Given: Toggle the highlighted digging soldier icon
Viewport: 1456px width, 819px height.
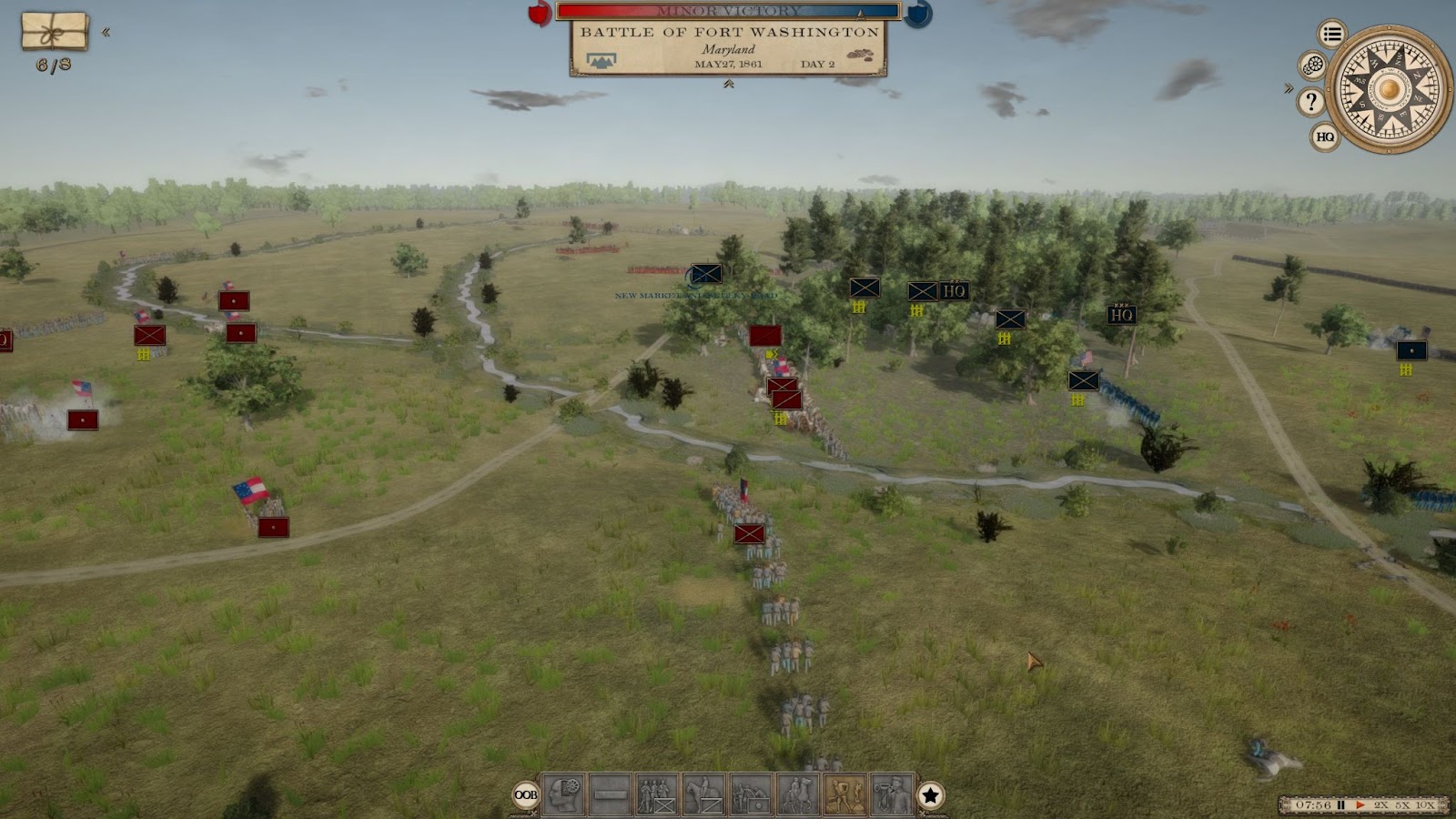Looking at the screenshot, I should click(x=845, y=794).
